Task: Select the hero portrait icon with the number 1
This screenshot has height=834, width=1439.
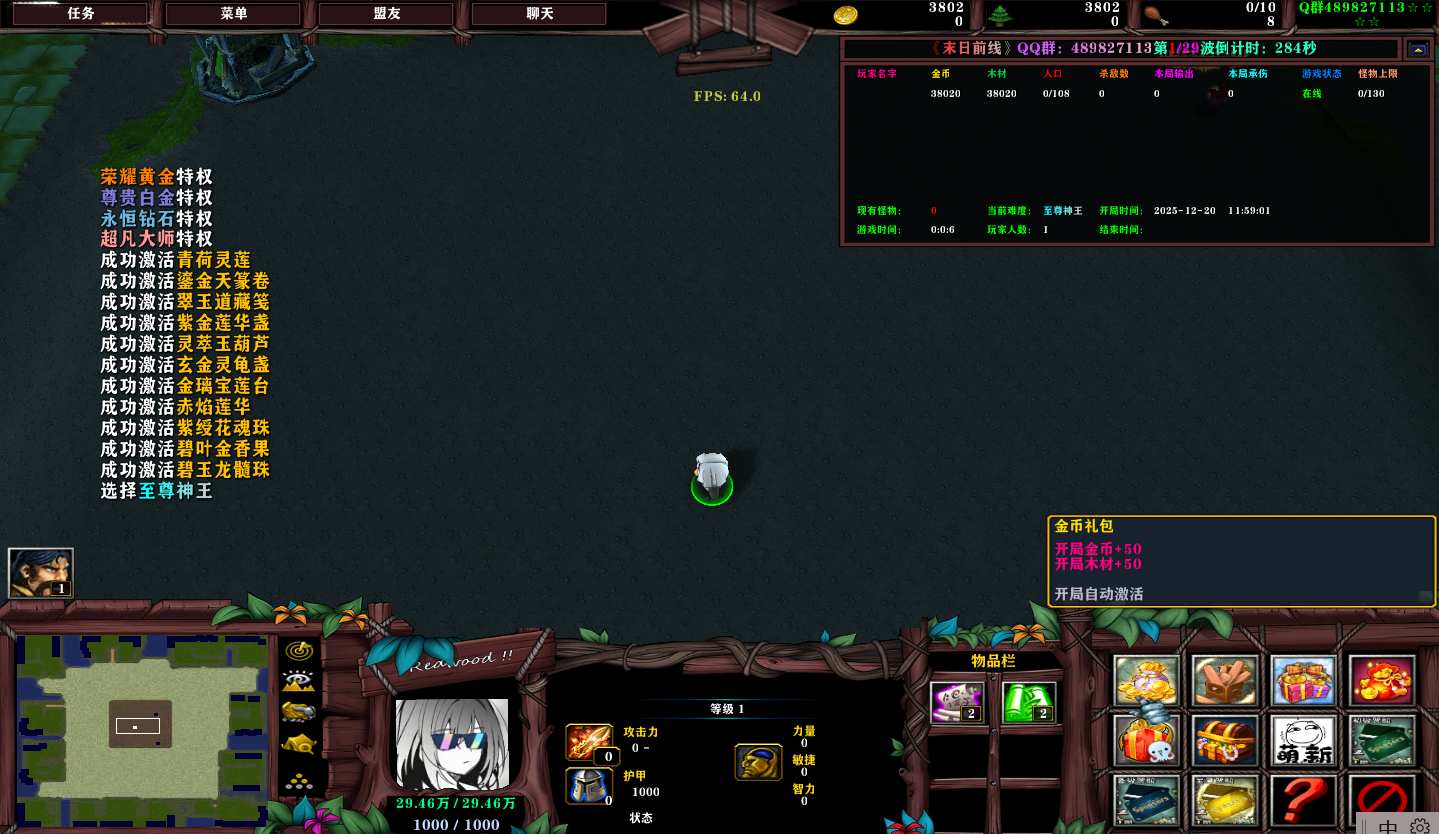Action: (41, 573)
